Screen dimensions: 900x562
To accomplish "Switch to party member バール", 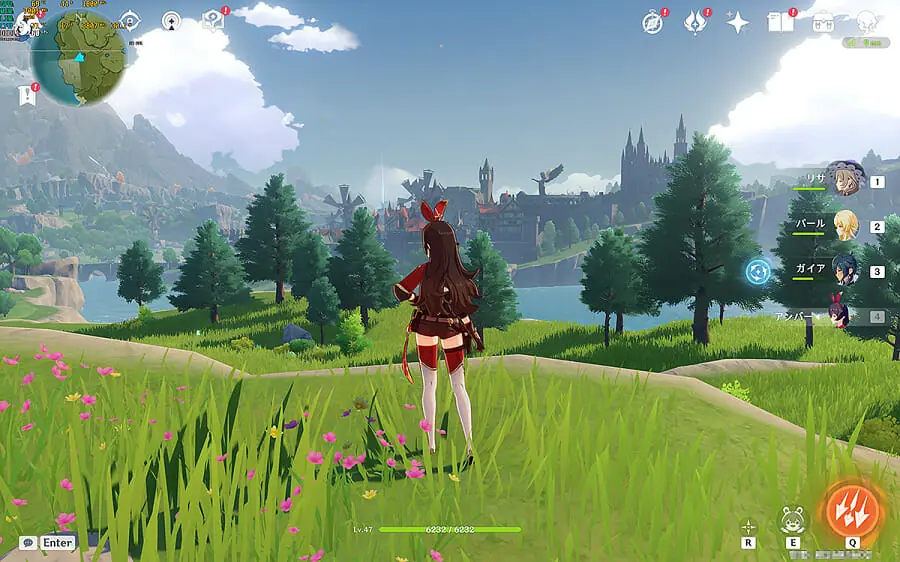I will point(846,225).
